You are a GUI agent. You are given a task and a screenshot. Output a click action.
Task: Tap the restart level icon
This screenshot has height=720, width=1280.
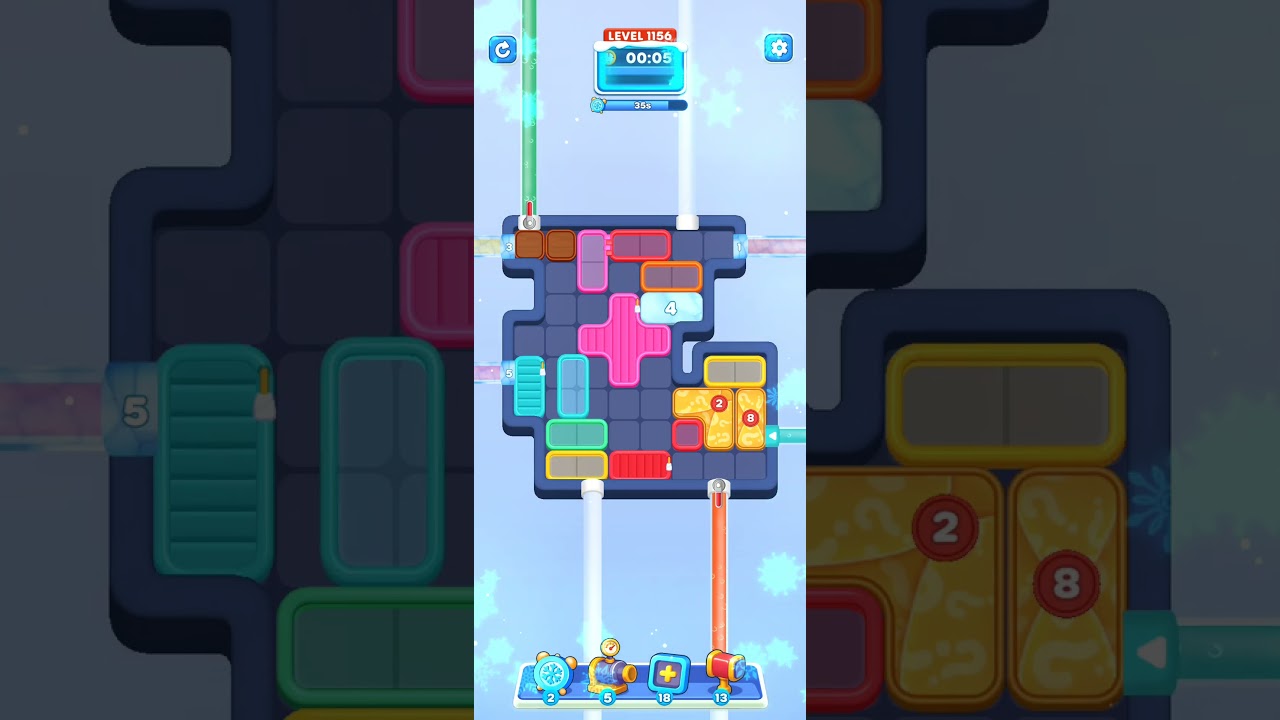tap(503, 49)
